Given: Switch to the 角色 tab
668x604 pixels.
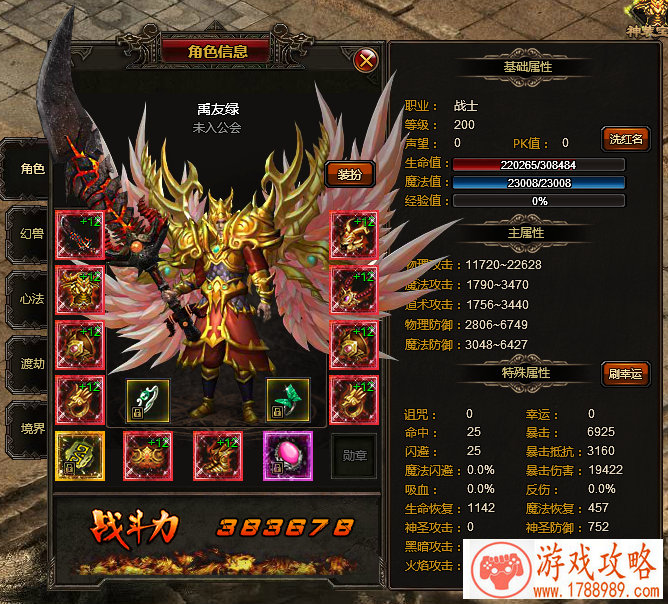Looking at the screenshot, I should tap(30, 169).
